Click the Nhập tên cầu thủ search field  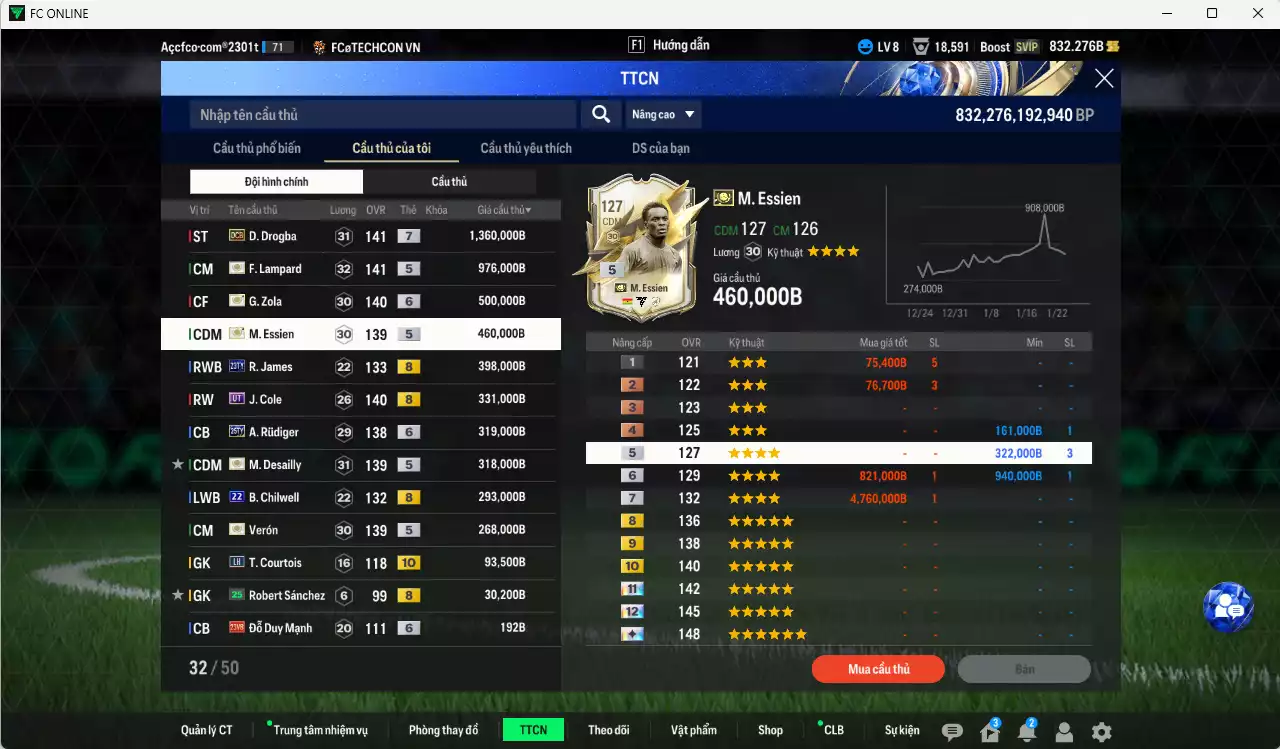(380, 114)
